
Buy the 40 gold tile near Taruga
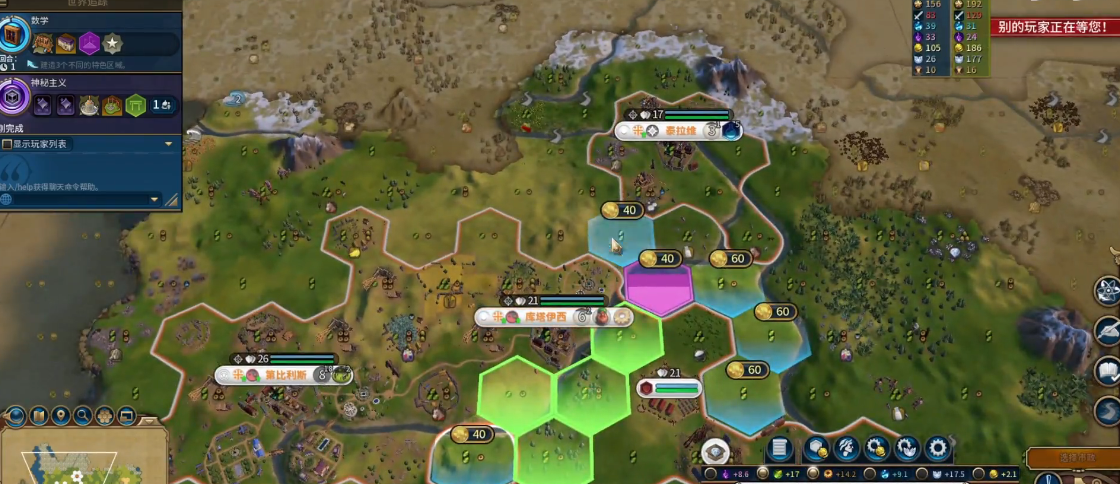point(621,210)
